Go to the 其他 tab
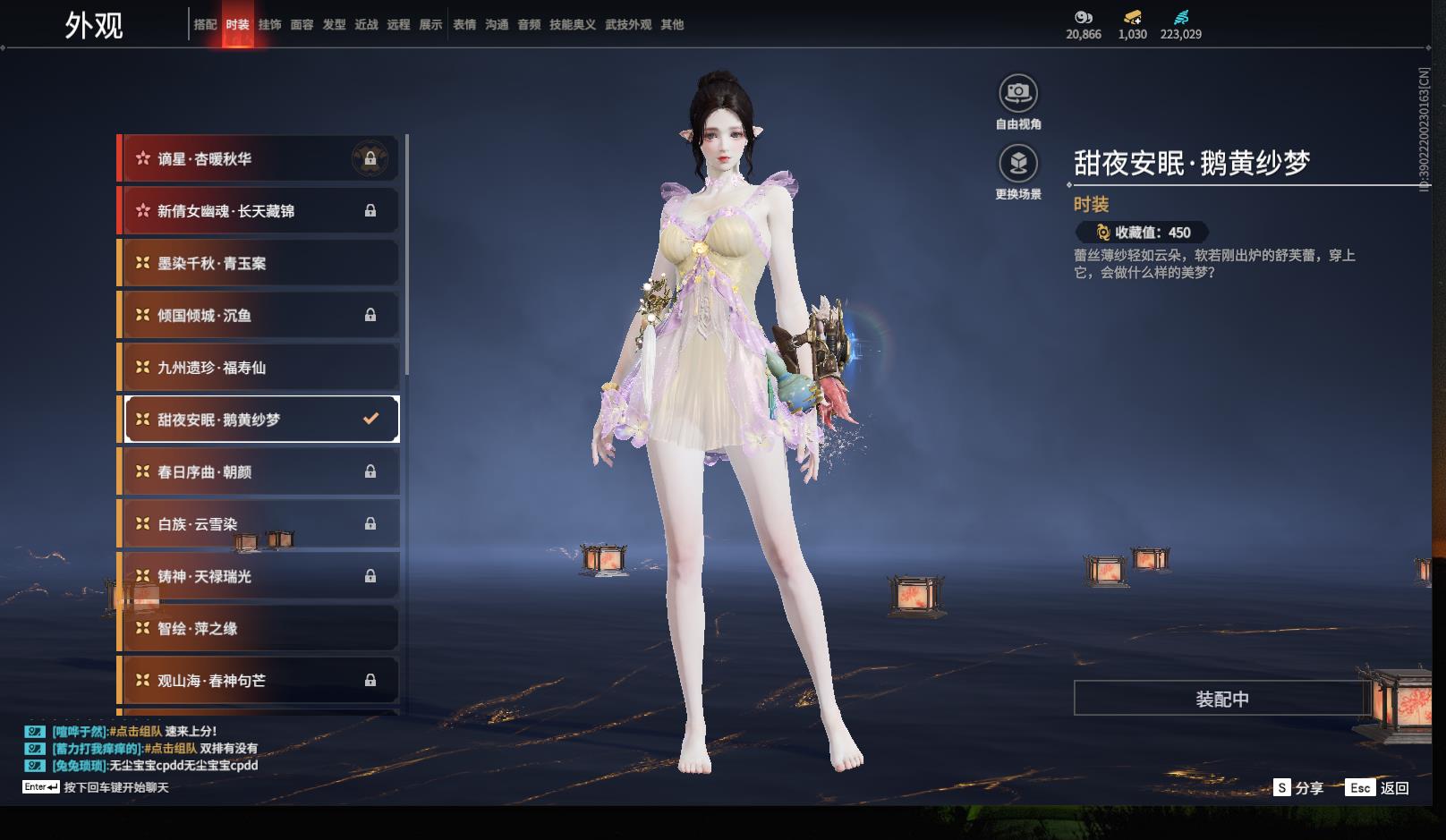The image size is (1446, 840). click(672, 25)
